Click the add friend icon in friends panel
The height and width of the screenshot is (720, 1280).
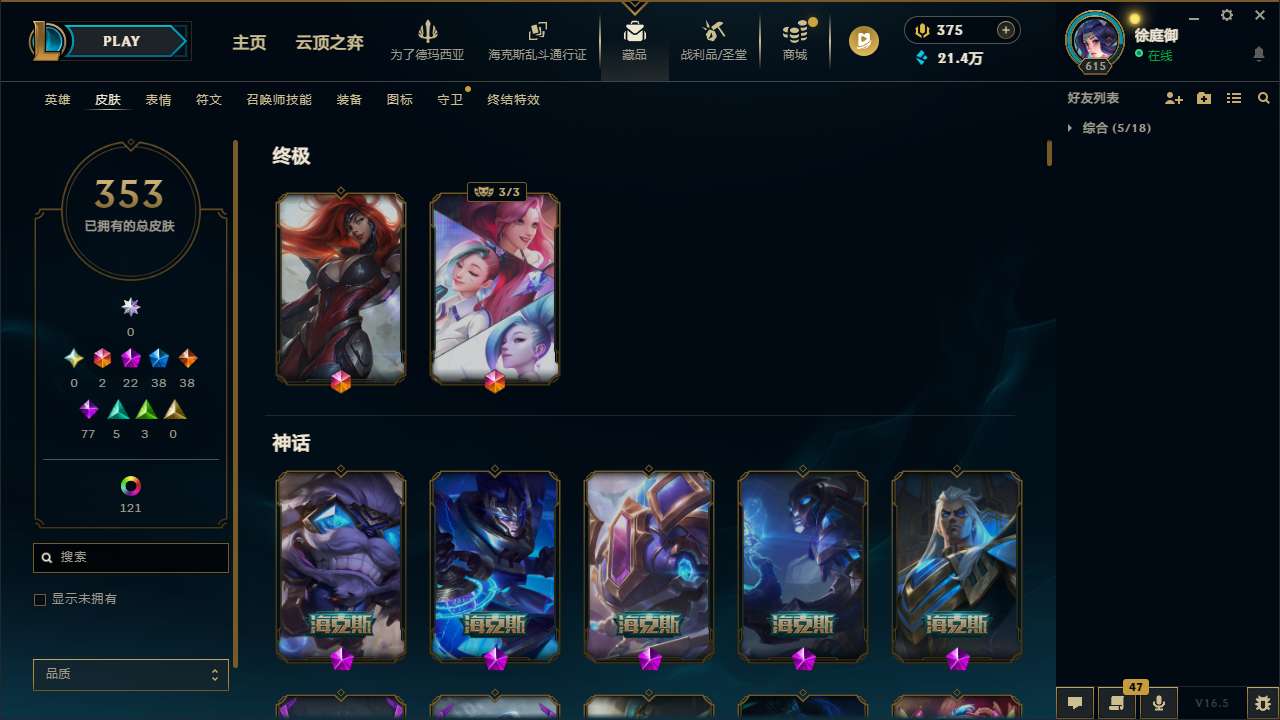(x=1174, y=98)
